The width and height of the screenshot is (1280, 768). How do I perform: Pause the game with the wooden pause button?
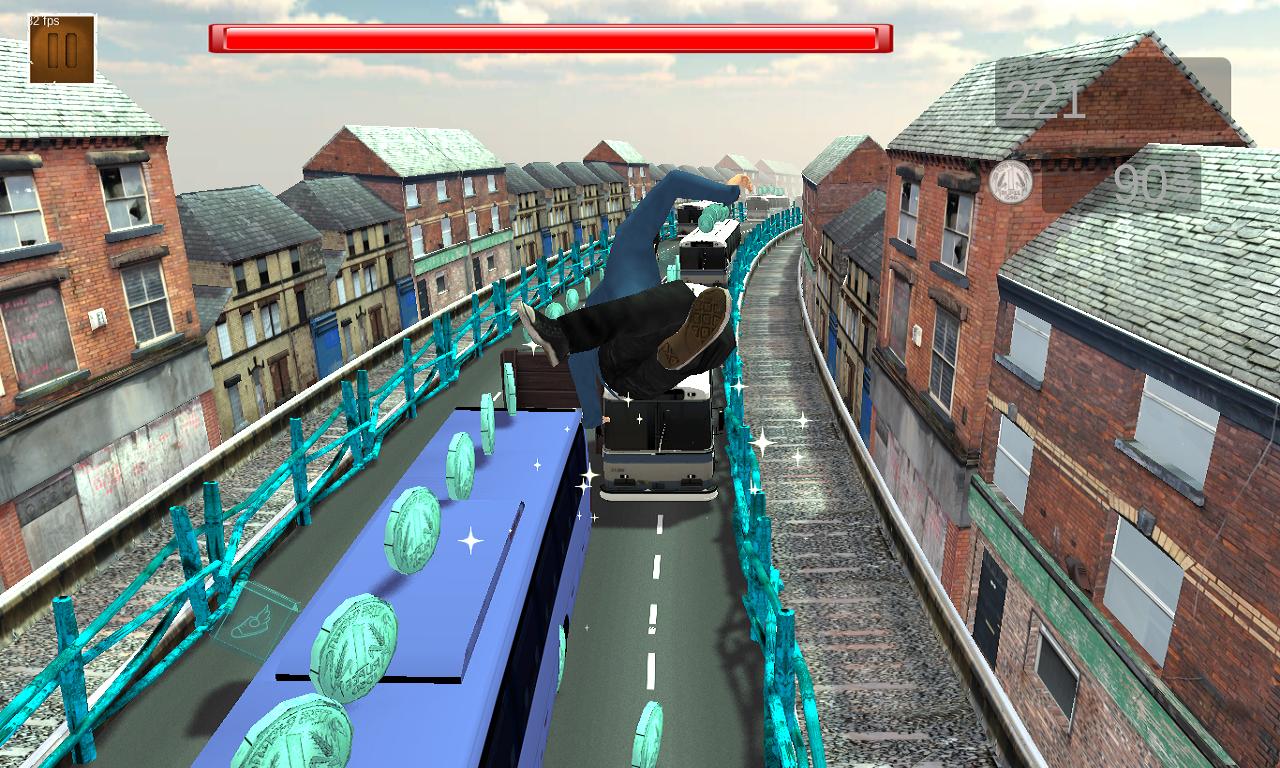62,50
